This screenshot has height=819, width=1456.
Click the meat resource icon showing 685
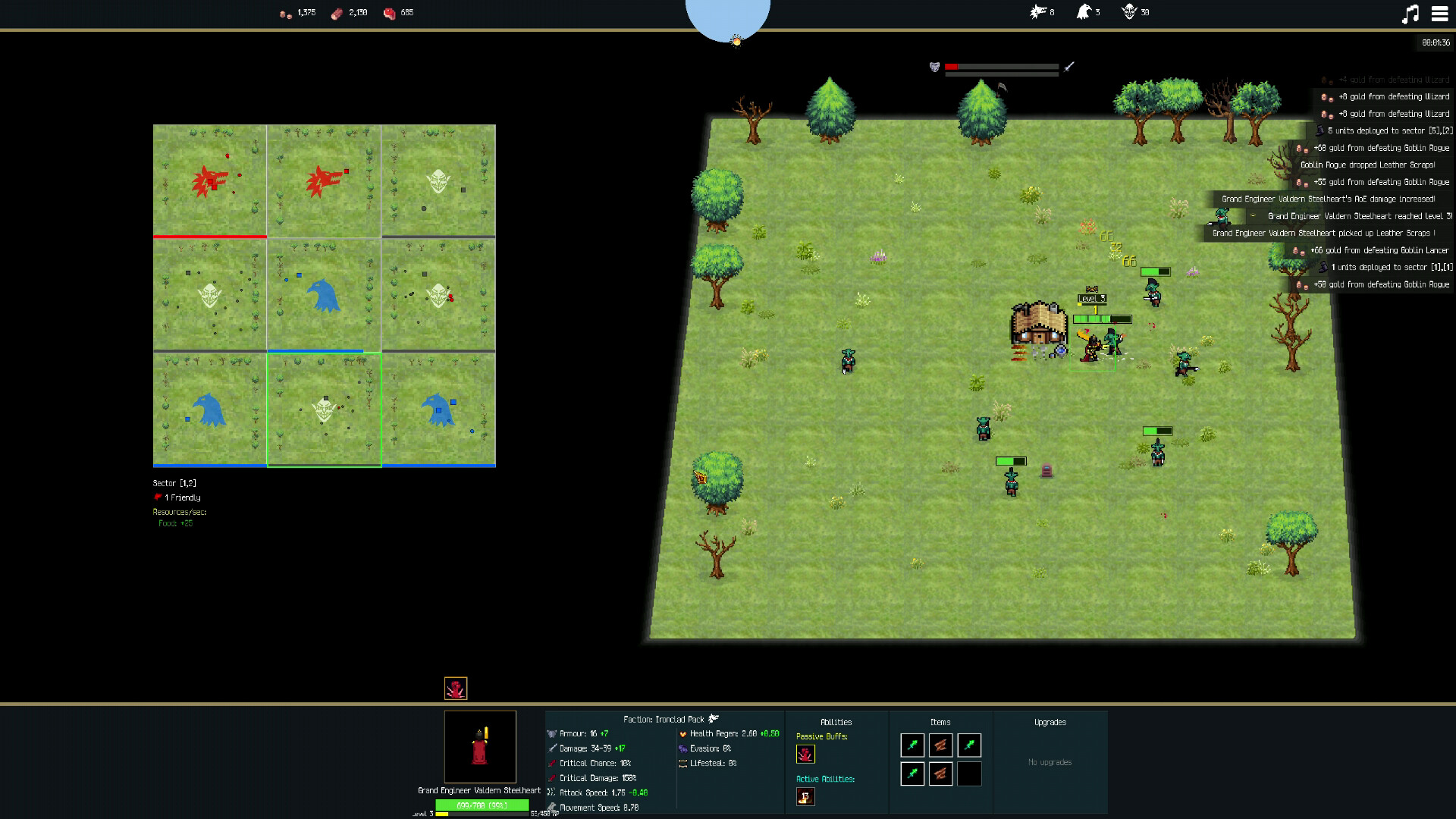(x=389, y=13)
